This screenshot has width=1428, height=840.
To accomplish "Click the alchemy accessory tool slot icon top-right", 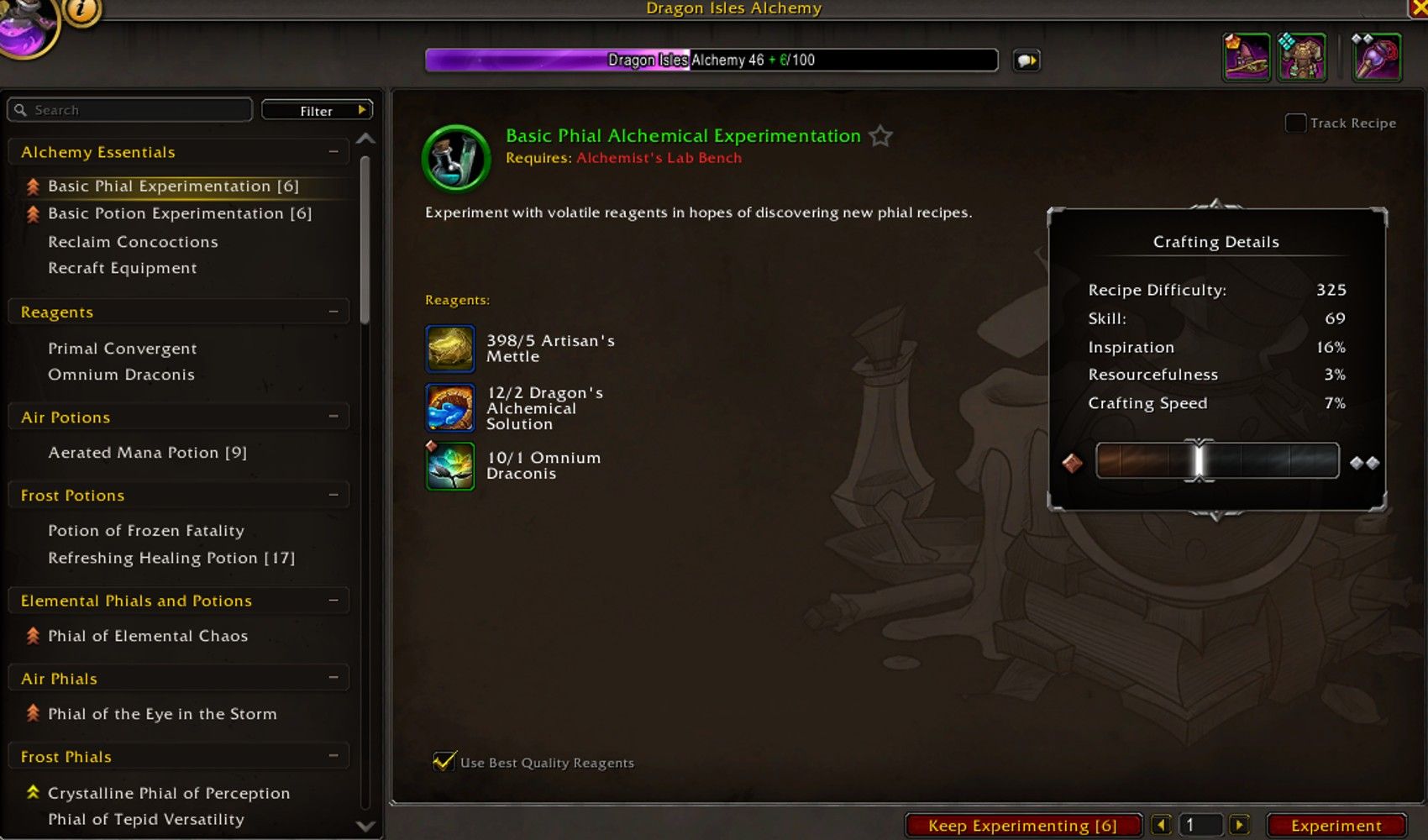I will click(x=1377, y=56).
